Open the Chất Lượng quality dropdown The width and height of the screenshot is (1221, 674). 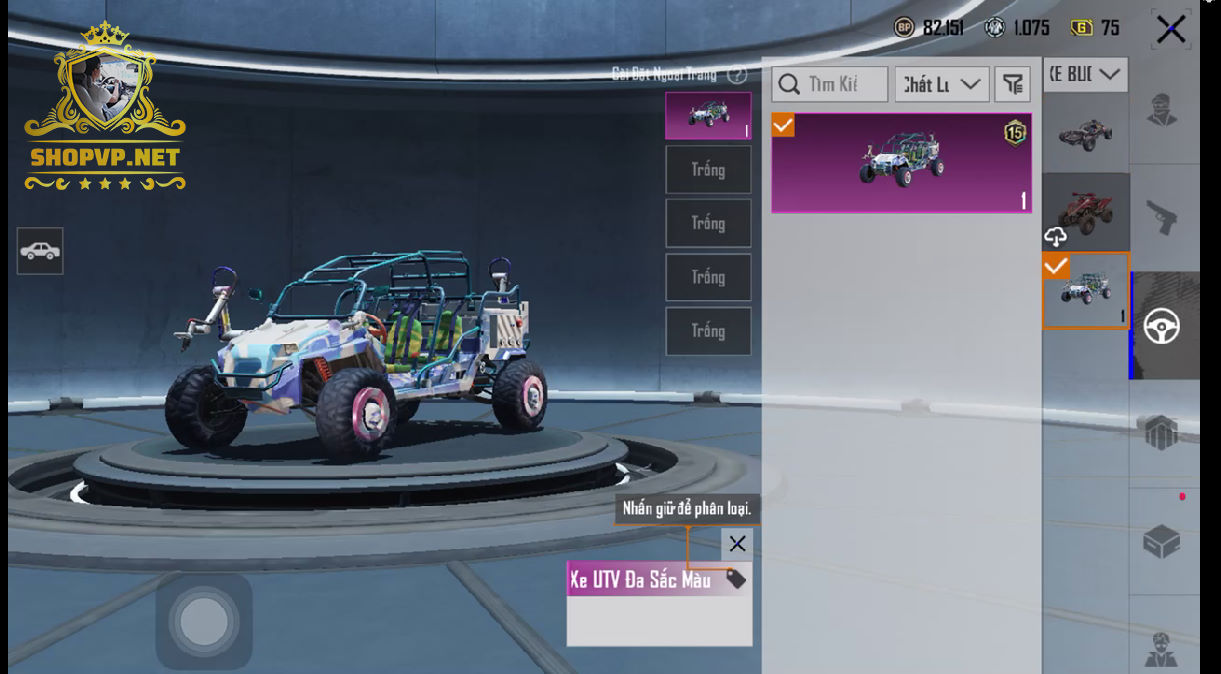coord(942,85)
